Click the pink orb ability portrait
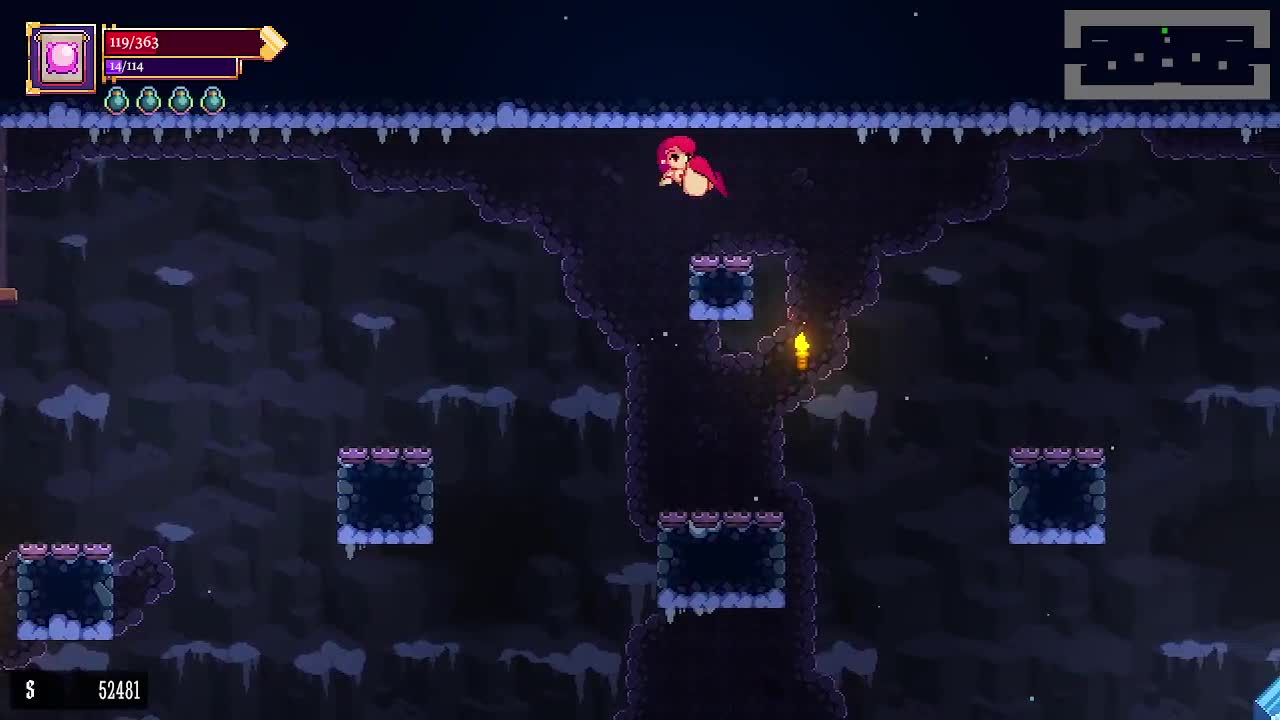1280x720 pixels. 62,58
